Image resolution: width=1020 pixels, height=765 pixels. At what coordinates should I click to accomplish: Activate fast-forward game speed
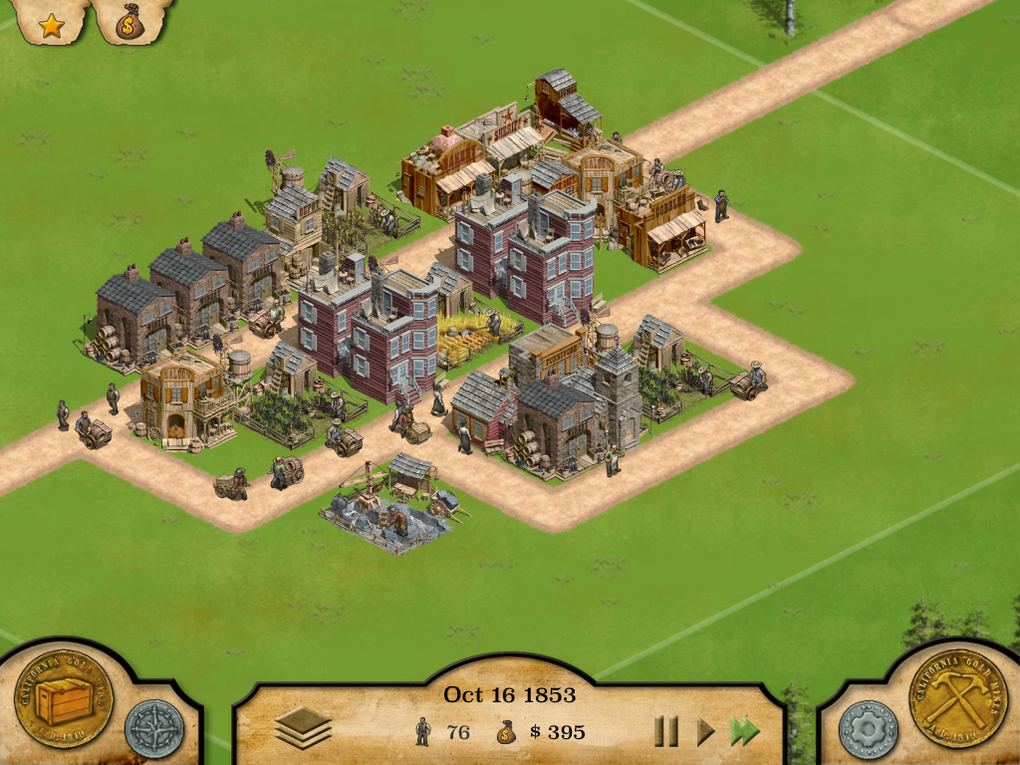(x=745, y=732)
